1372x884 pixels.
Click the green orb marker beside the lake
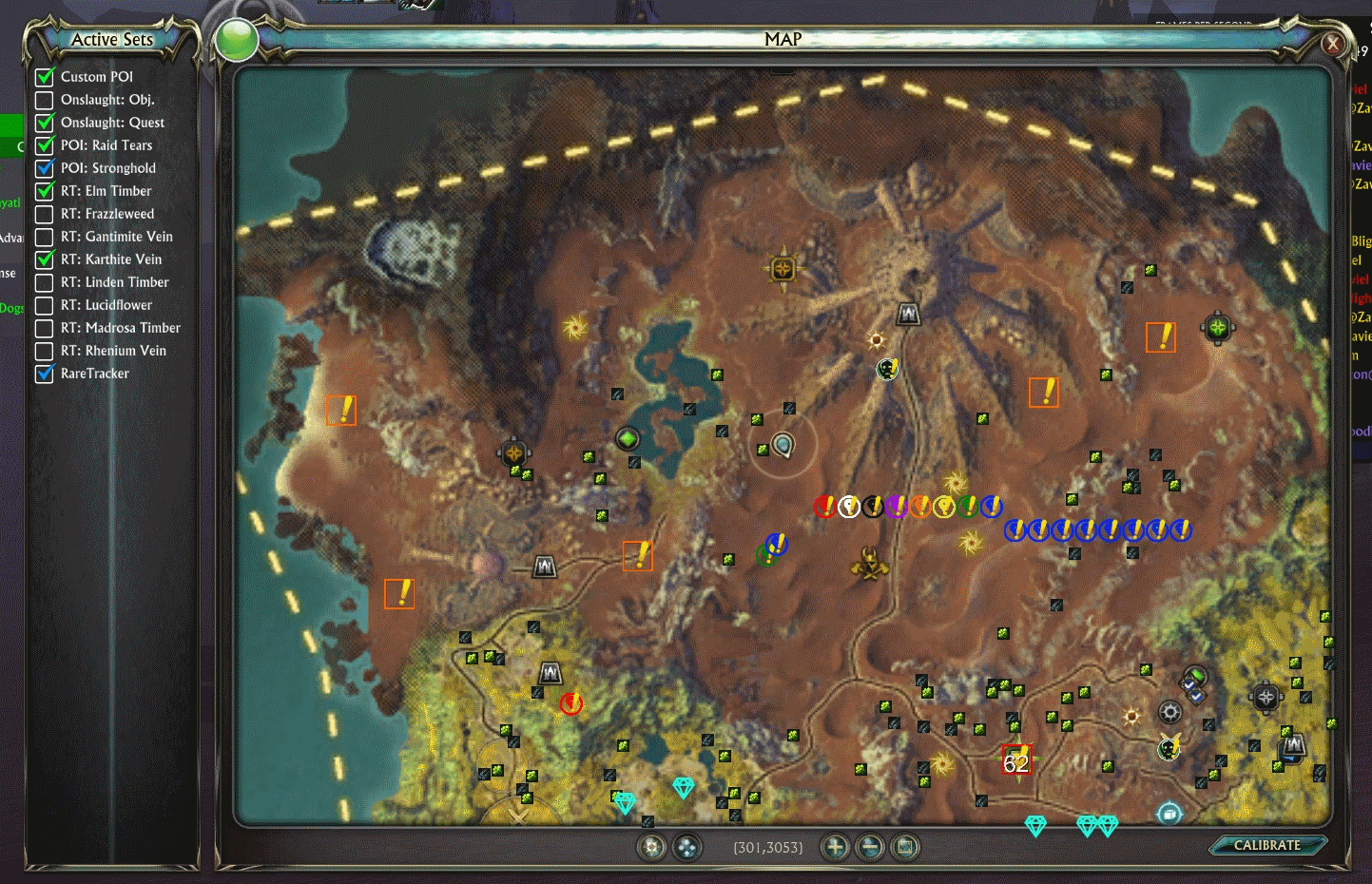point(628,438)
